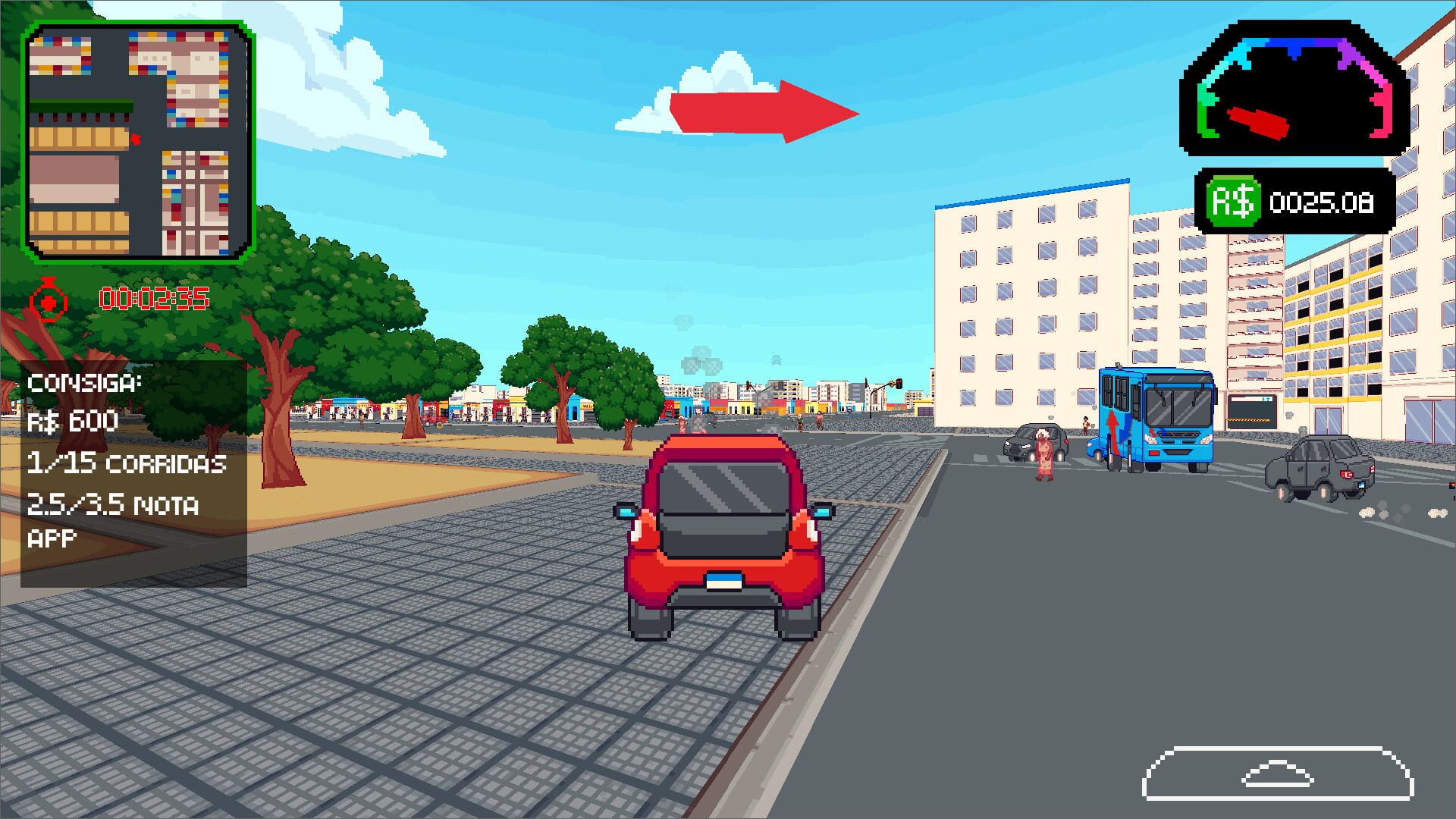This screenshot has width=1456, height=819.
Task: Click the stopwatch icon beside the timer
Action: coord(47,298)
